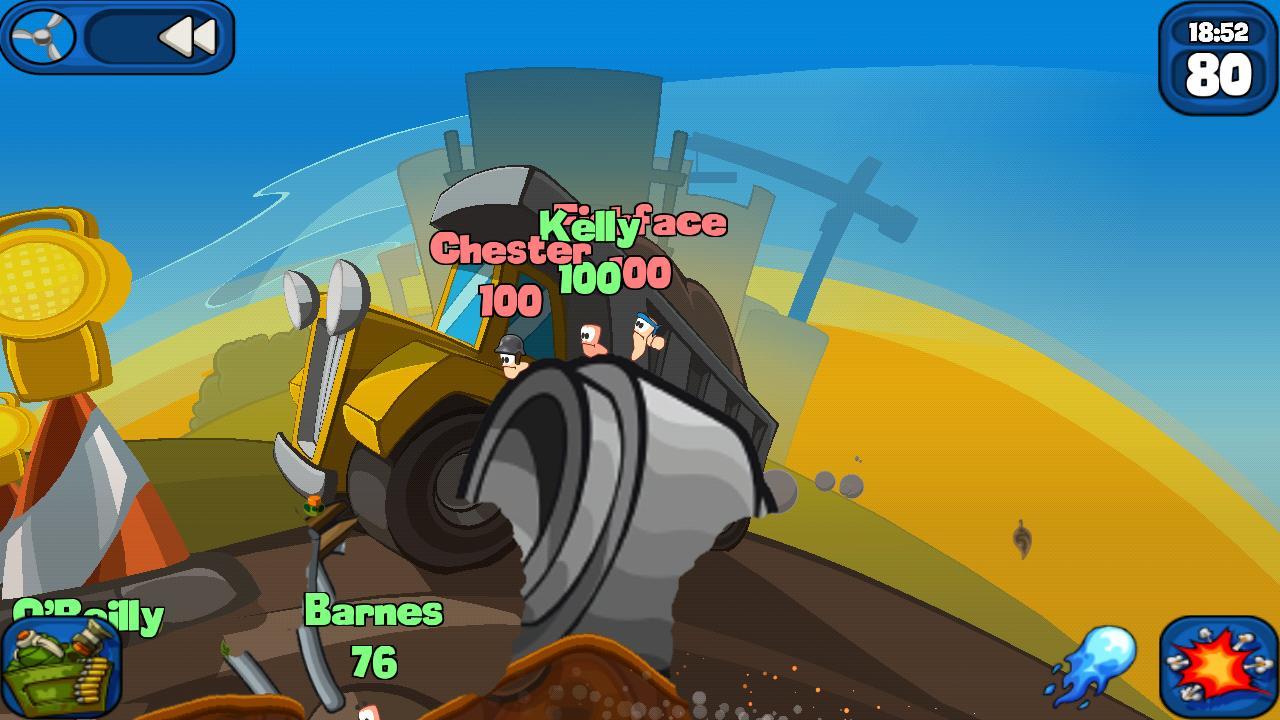This screenshot has height=720, width=1280.
Task: Click the helmeted worm on the bulldozer
Action: (x=514, y=355)
